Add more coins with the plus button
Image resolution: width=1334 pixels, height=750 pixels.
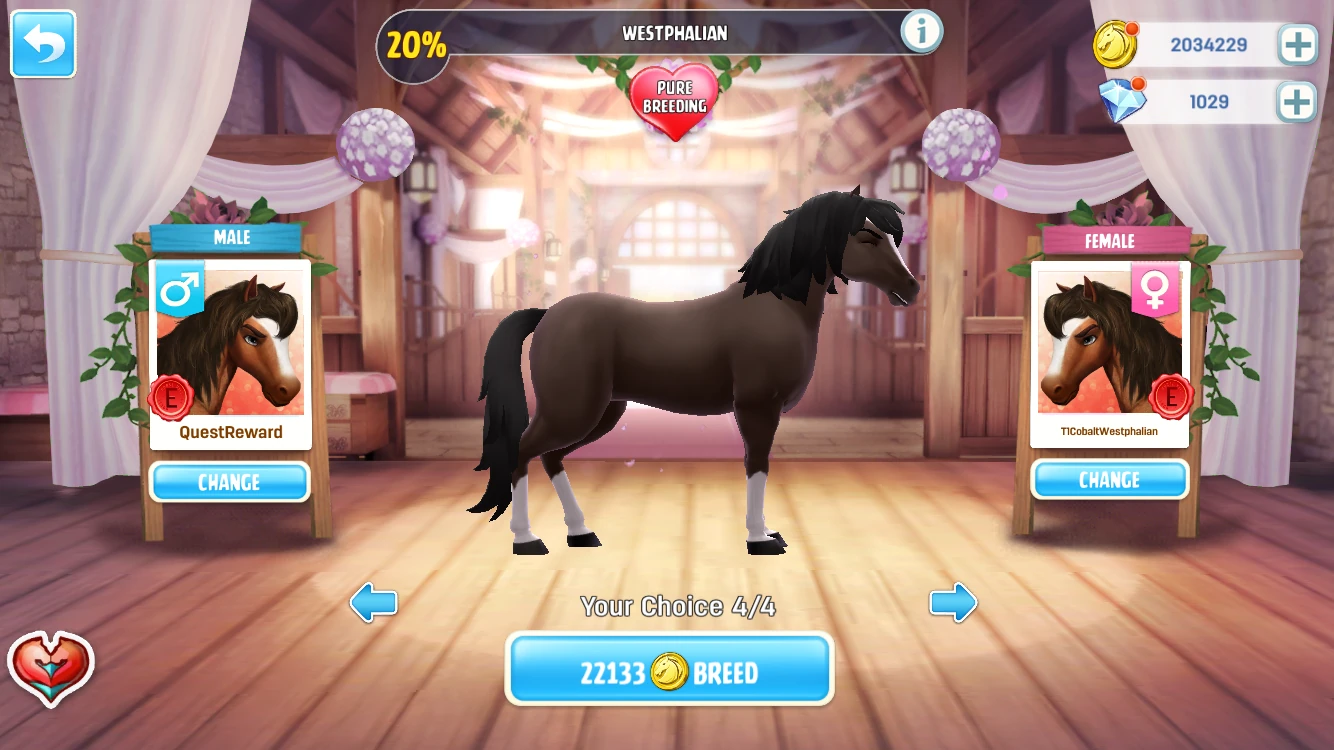click(x=1296, y=45)
